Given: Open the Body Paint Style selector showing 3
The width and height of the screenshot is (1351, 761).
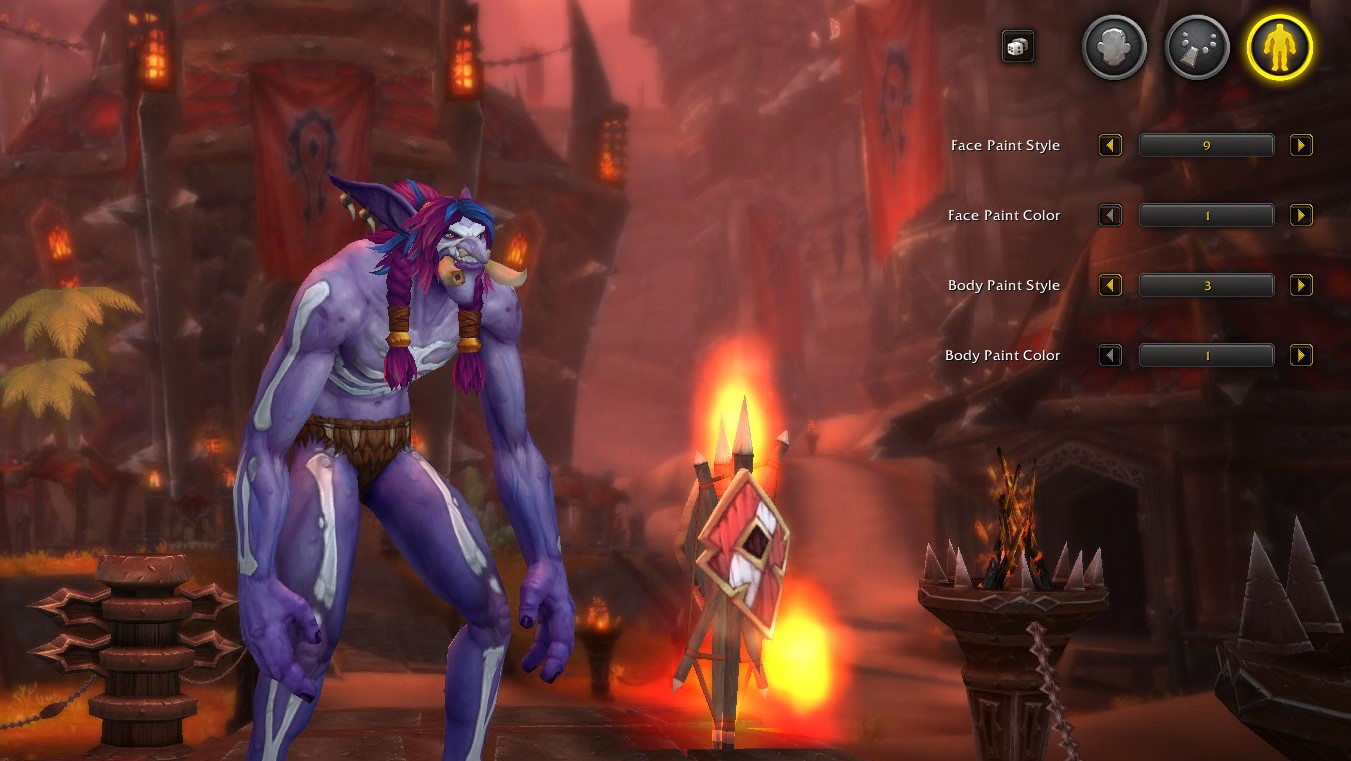Looking at the screenshot, I should point(1206,285).
